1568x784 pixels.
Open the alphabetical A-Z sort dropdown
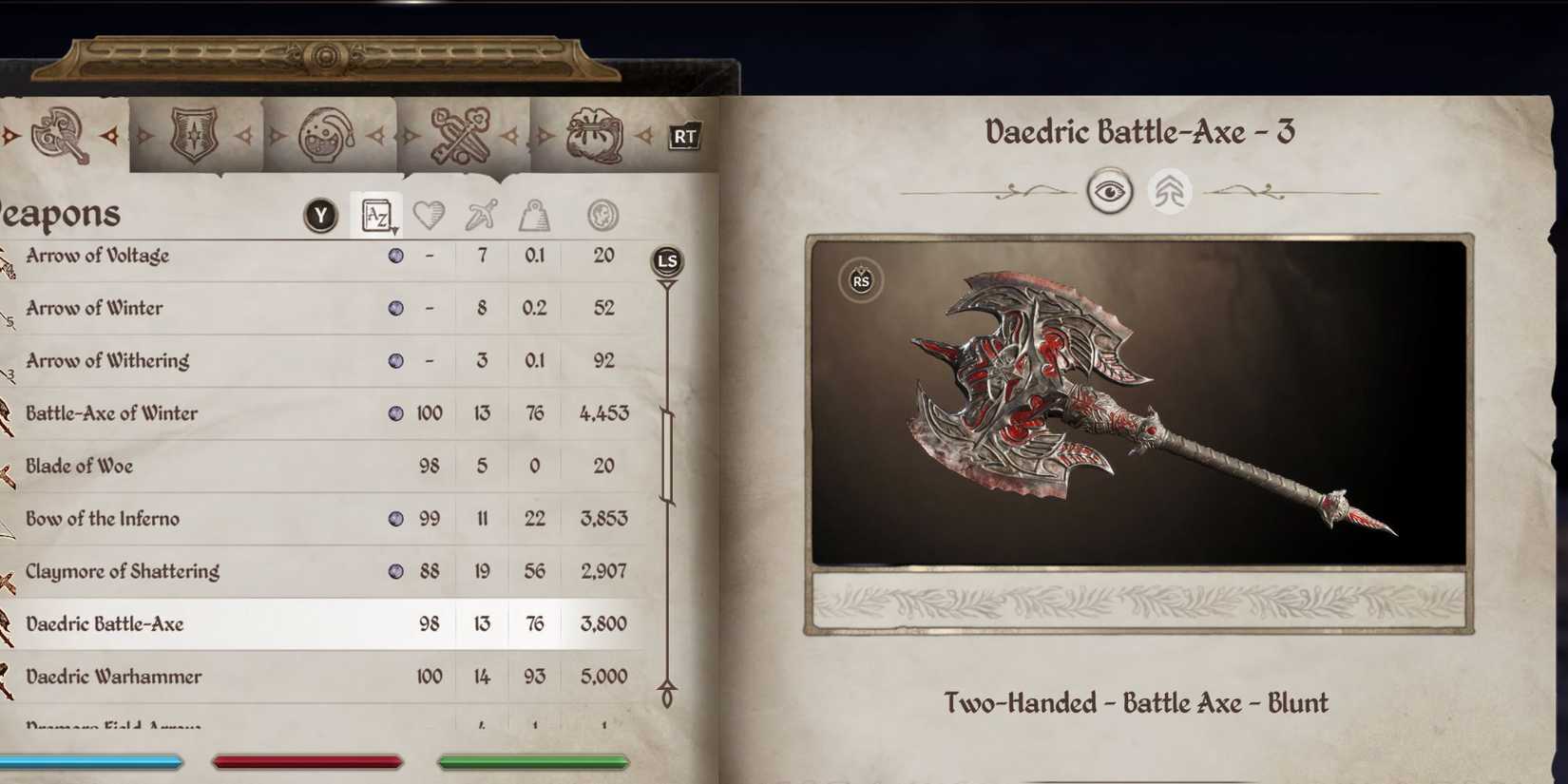pos(377,215)
